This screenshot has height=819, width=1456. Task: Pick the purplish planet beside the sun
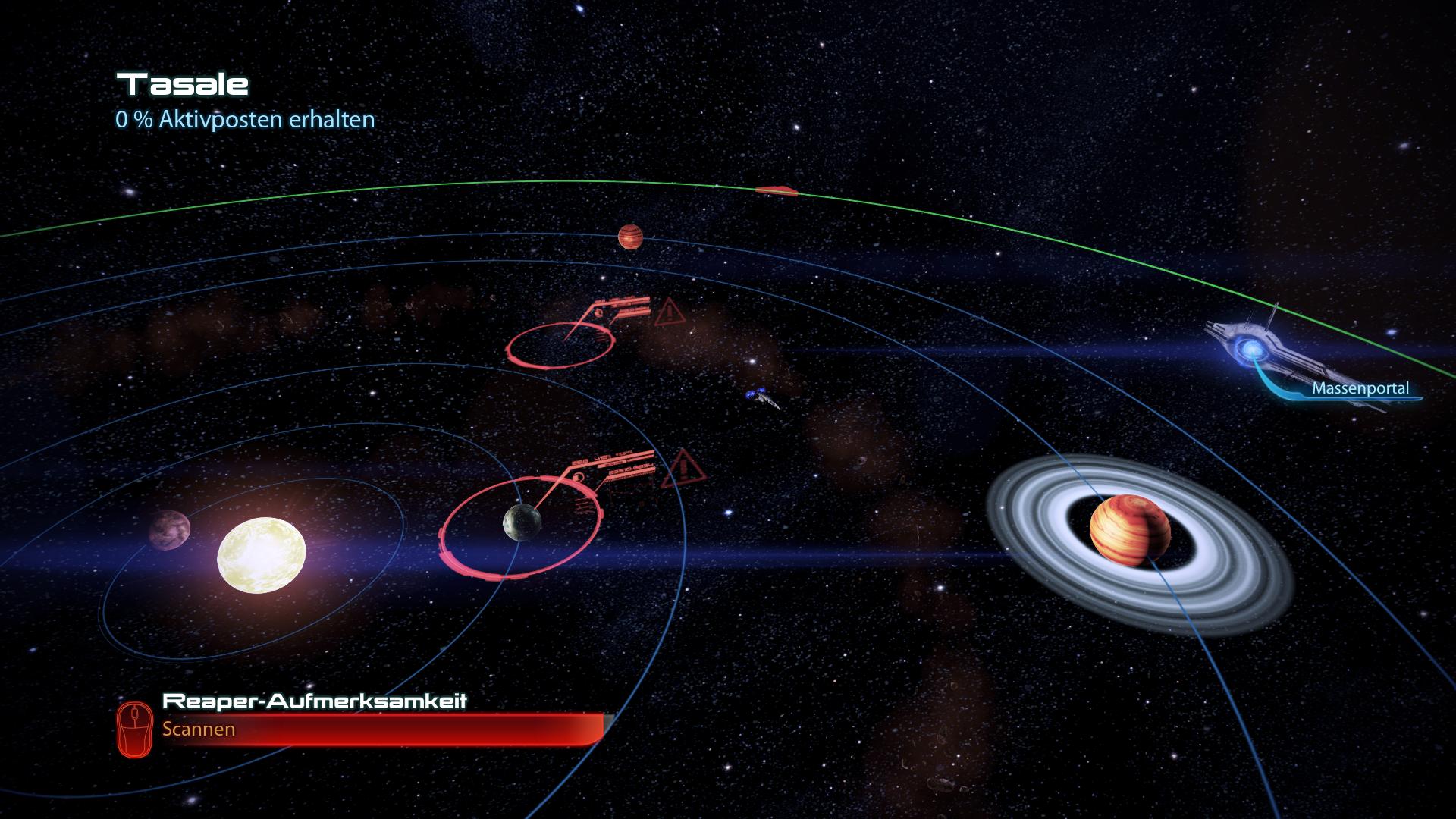pos(169,529)
